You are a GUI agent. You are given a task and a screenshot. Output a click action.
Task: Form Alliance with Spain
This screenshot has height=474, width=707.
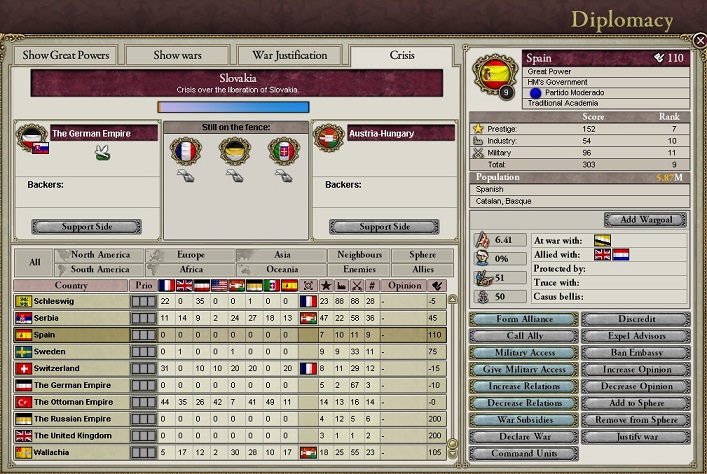coord(524,319)
